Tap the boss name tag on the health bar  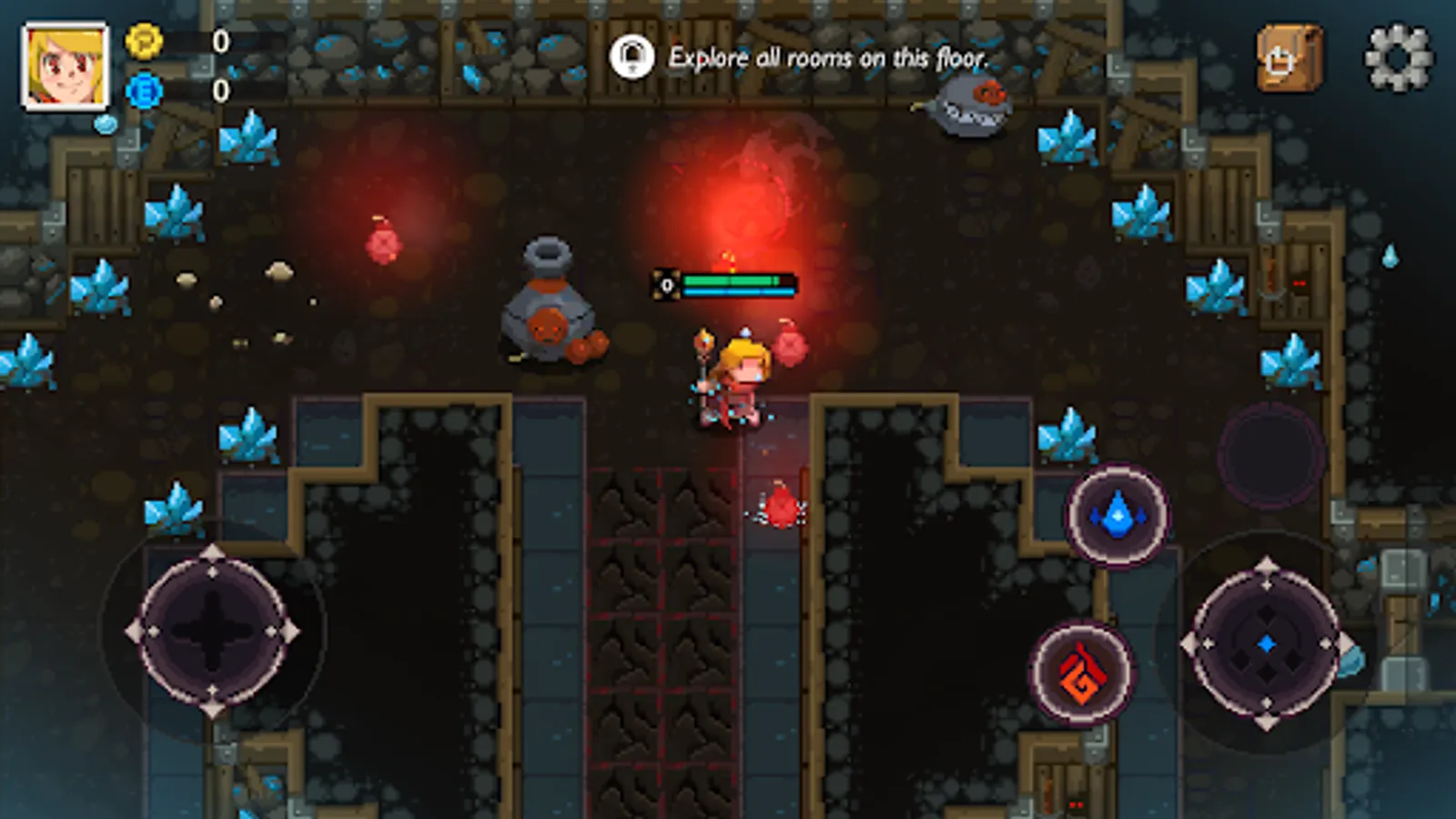(667, 285)
